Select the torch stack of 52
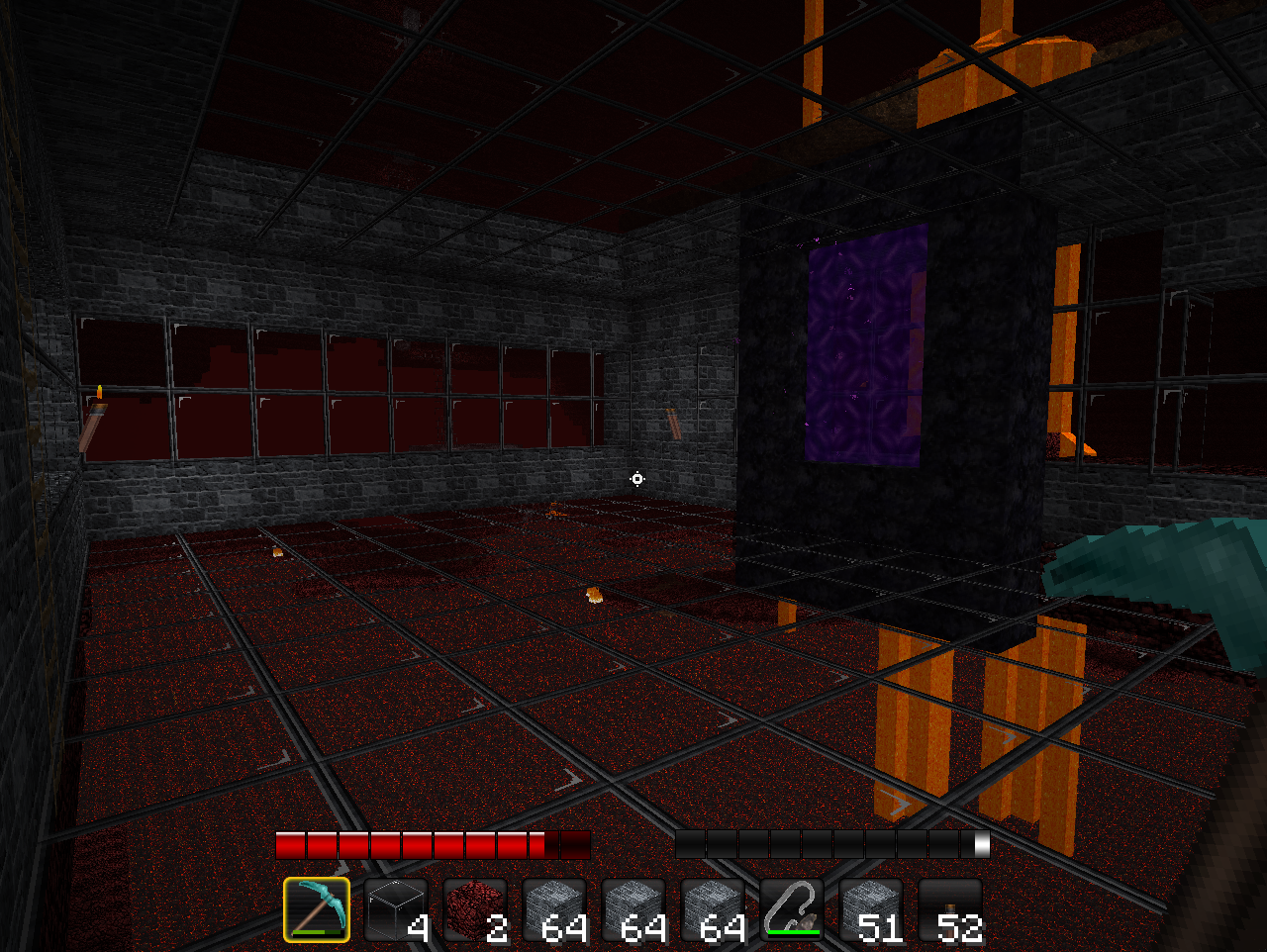This screenshot has height=952, width=1267. point(950,909)
